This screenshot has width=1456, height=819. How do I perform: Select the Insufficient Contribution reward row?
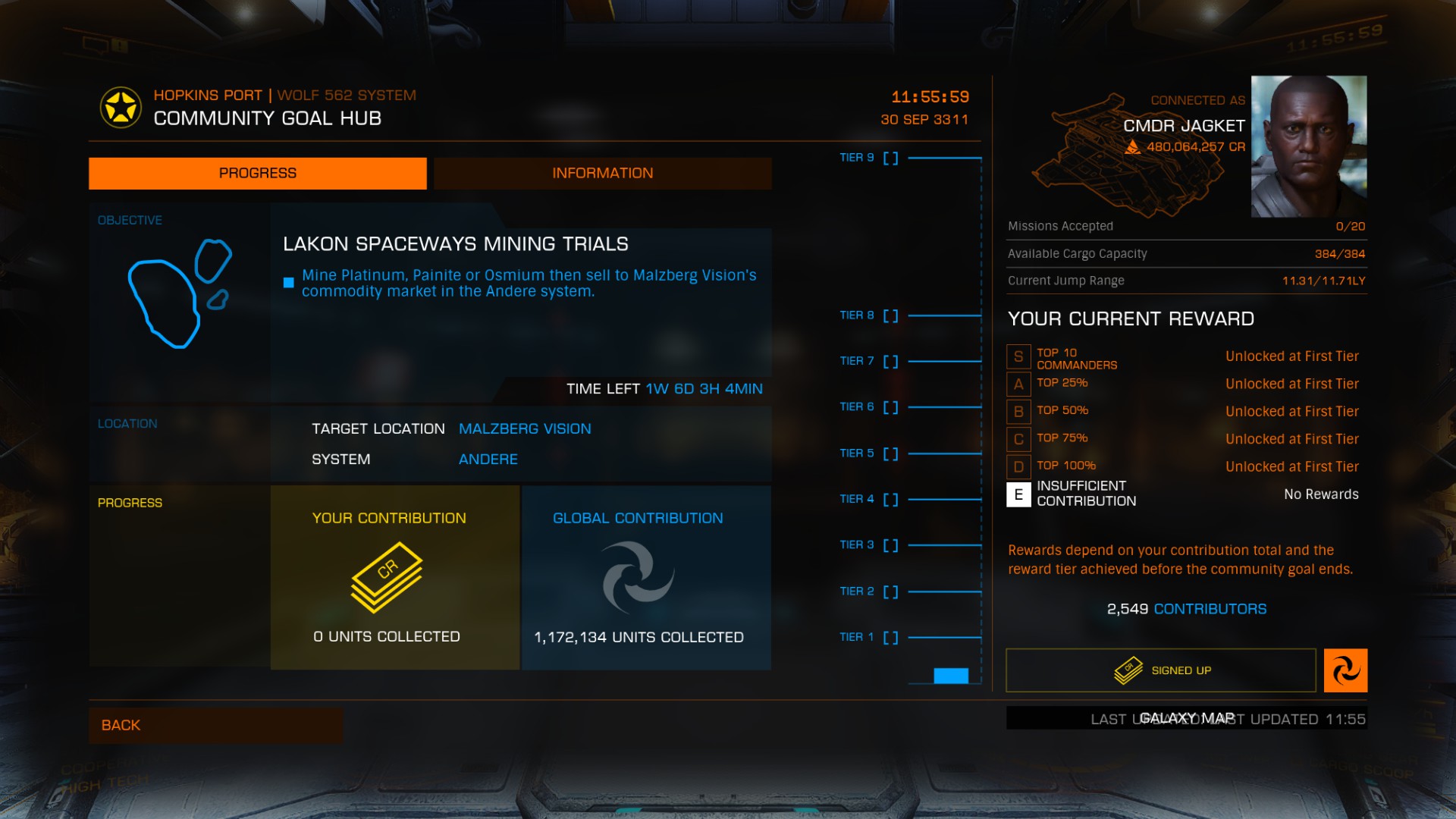point(1186,494)
